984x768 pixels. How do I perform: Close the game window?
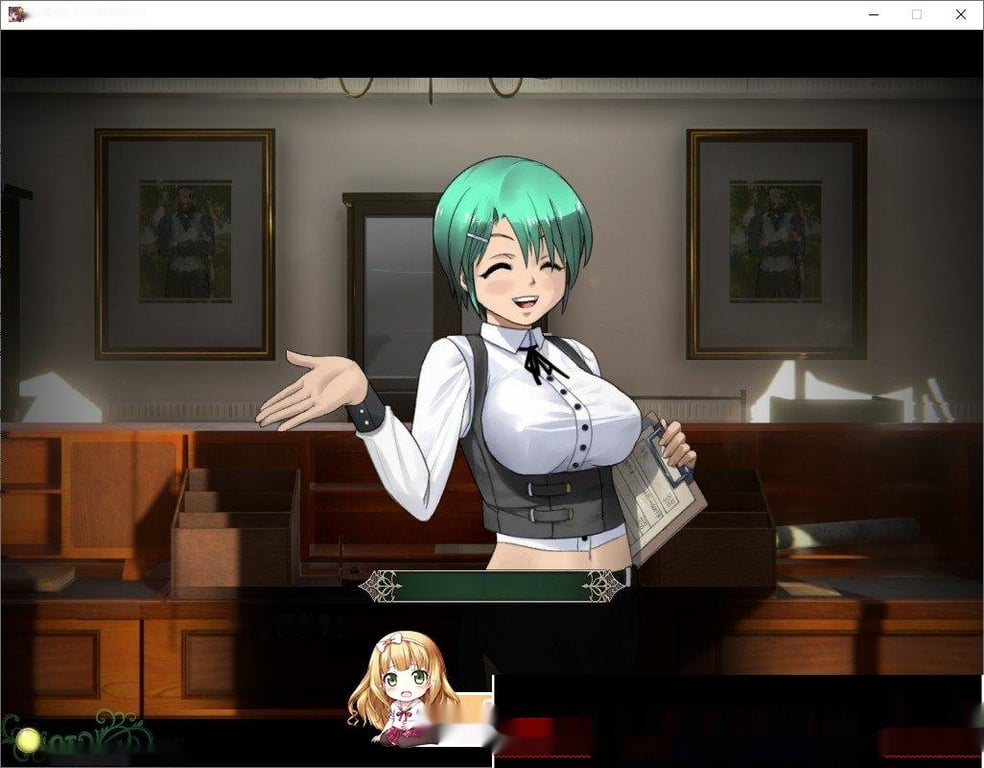(961, 14)
